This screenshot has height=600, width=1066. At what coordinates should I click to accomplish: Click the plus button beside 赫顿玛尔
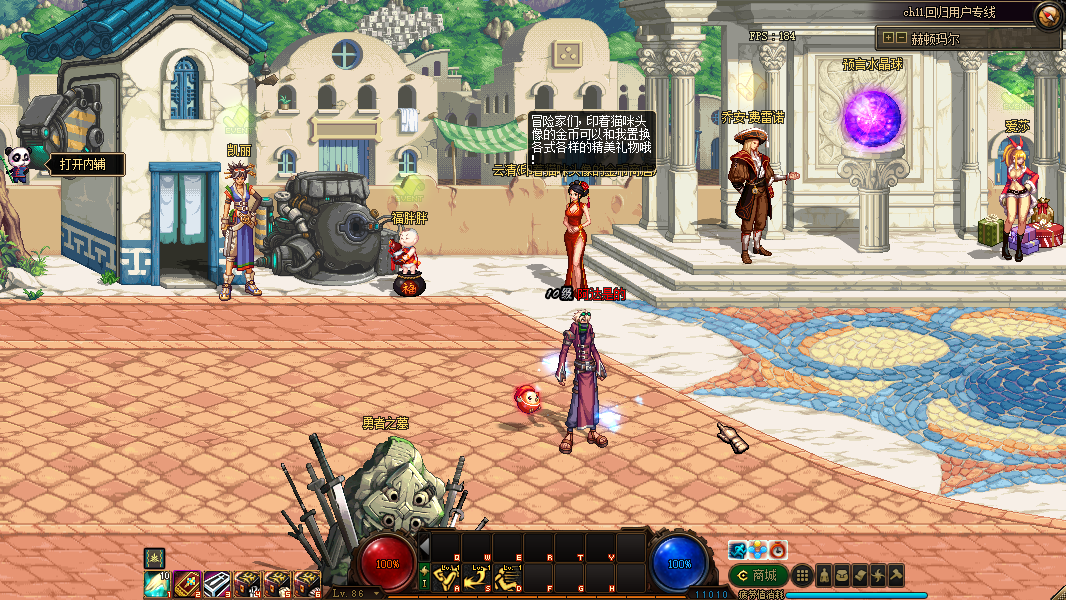pos(887,38)
